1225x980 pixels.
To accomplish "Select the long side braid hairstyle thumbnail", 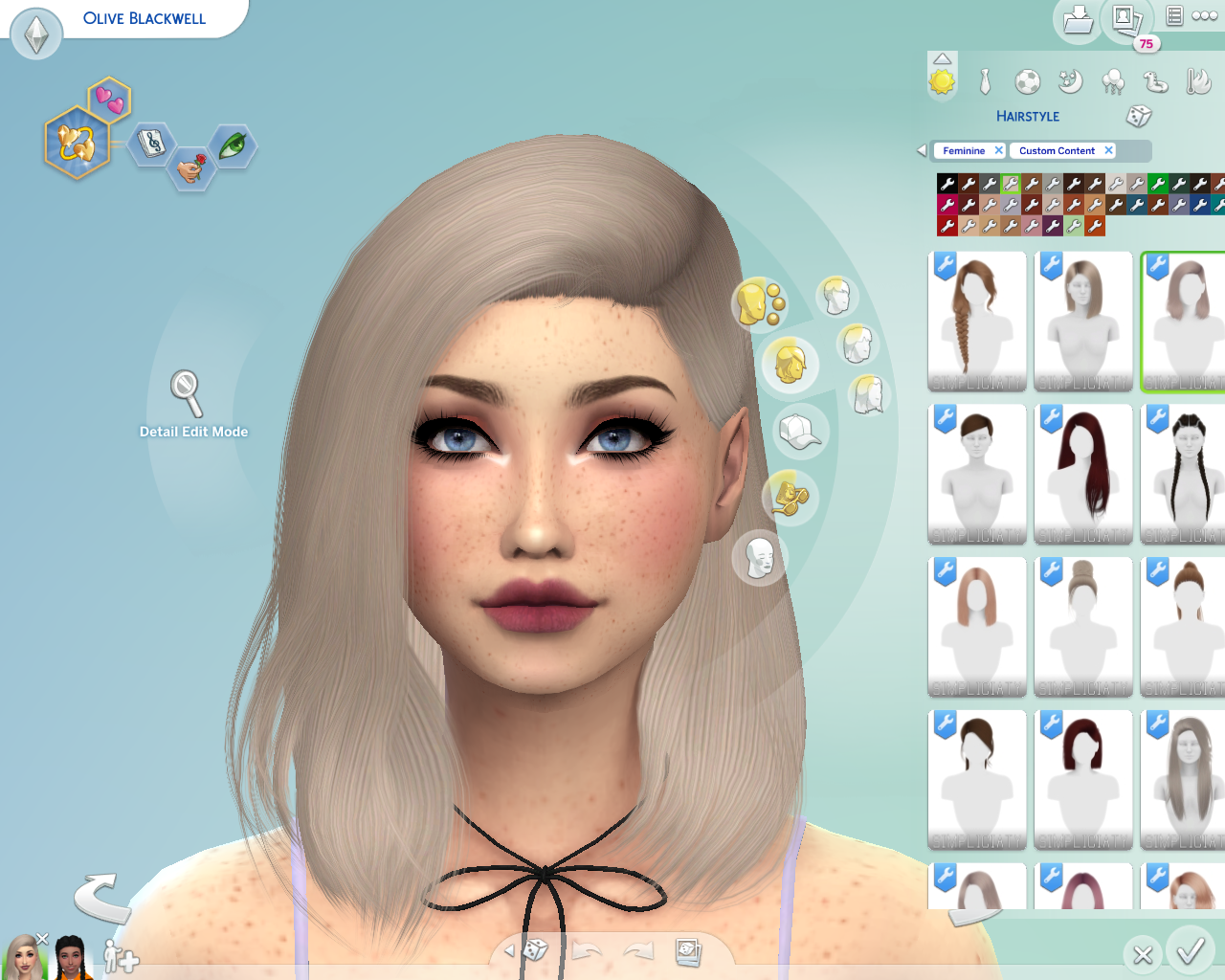I will point(977,321).
